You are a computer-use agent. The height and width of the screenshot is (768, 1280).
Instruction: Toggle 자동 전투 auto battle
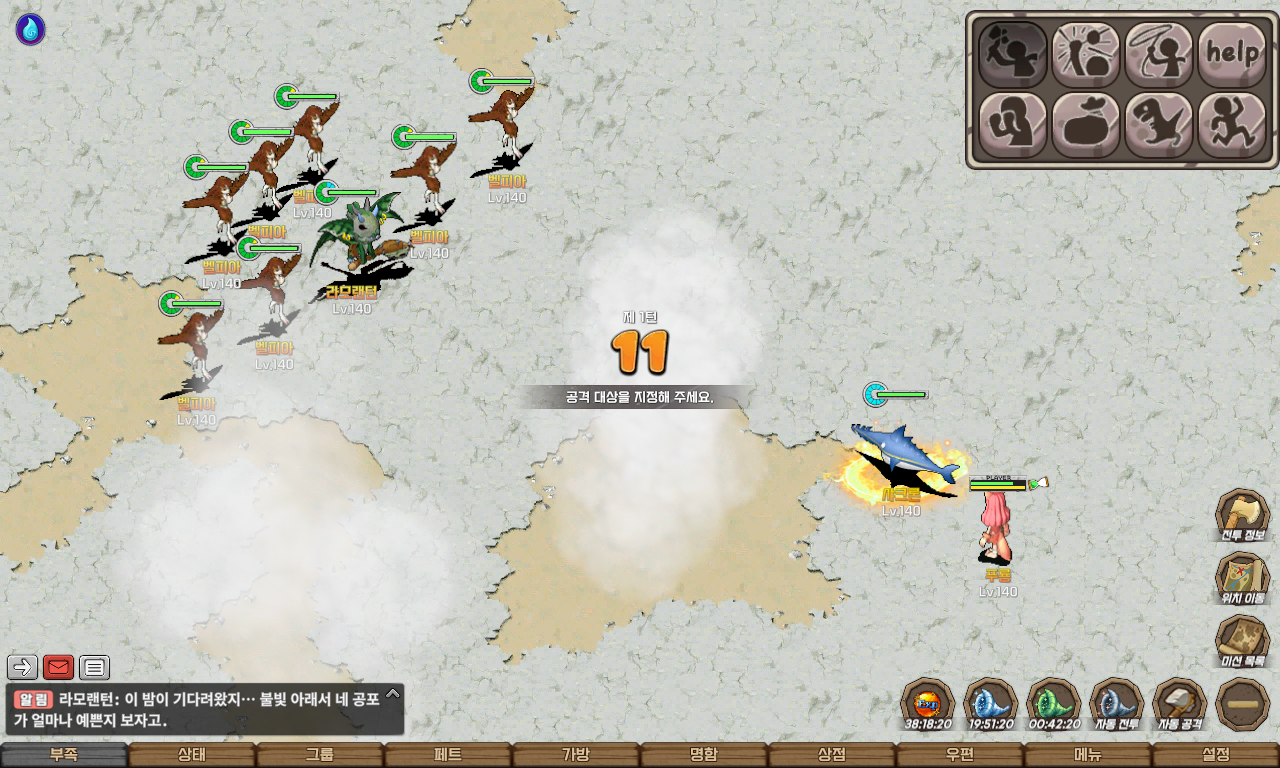pos(1116,704)
